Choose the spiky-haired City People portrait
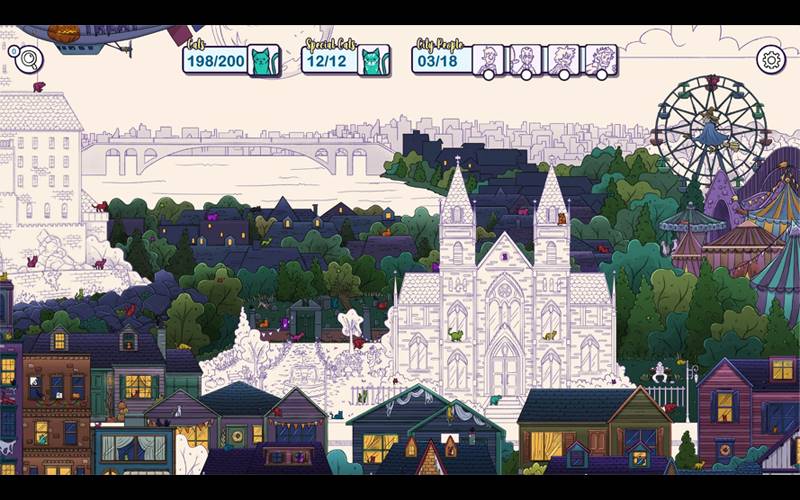 click(563, 59)
